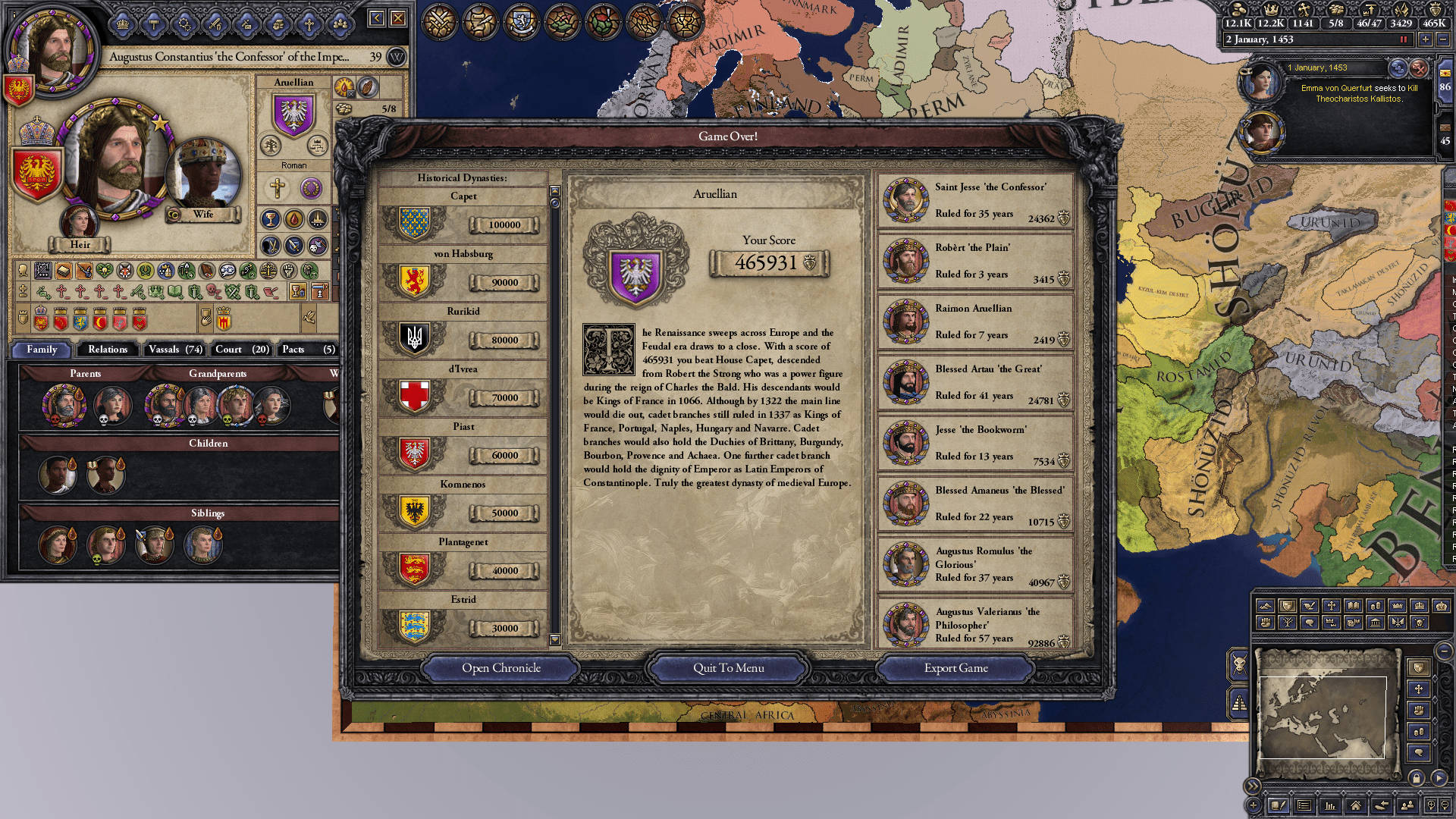Click the gold coins icon in the top bar
Image resolution: width=1456 pixels, height=819 pixels.
coord(1238,10)
